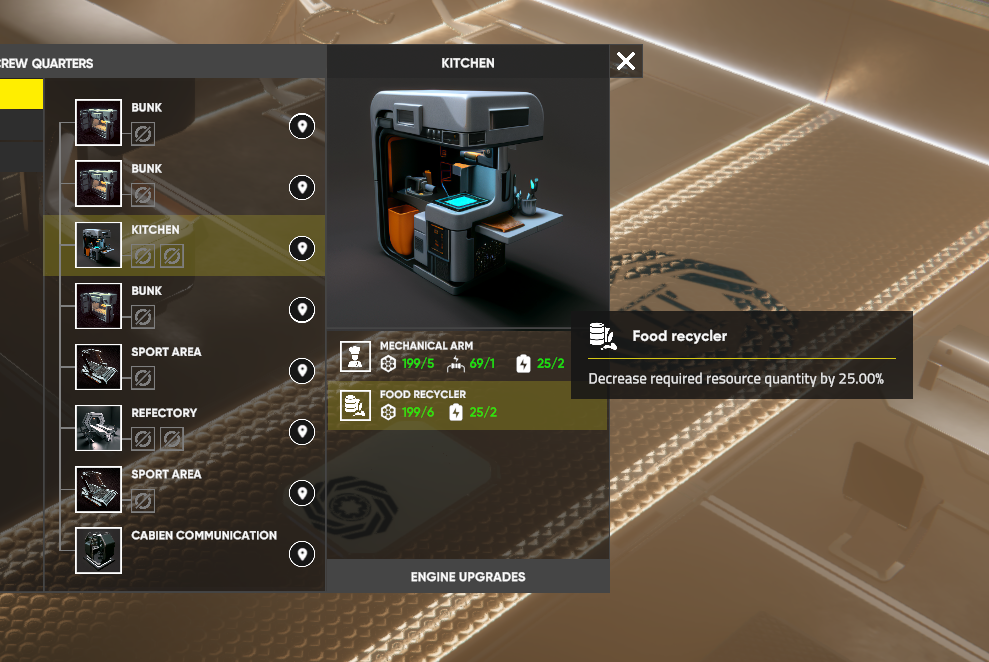The height and width of the screenshot is (662, 989).
Task: Click the Food Recycler upgrade row
Action: click(467, 404)
